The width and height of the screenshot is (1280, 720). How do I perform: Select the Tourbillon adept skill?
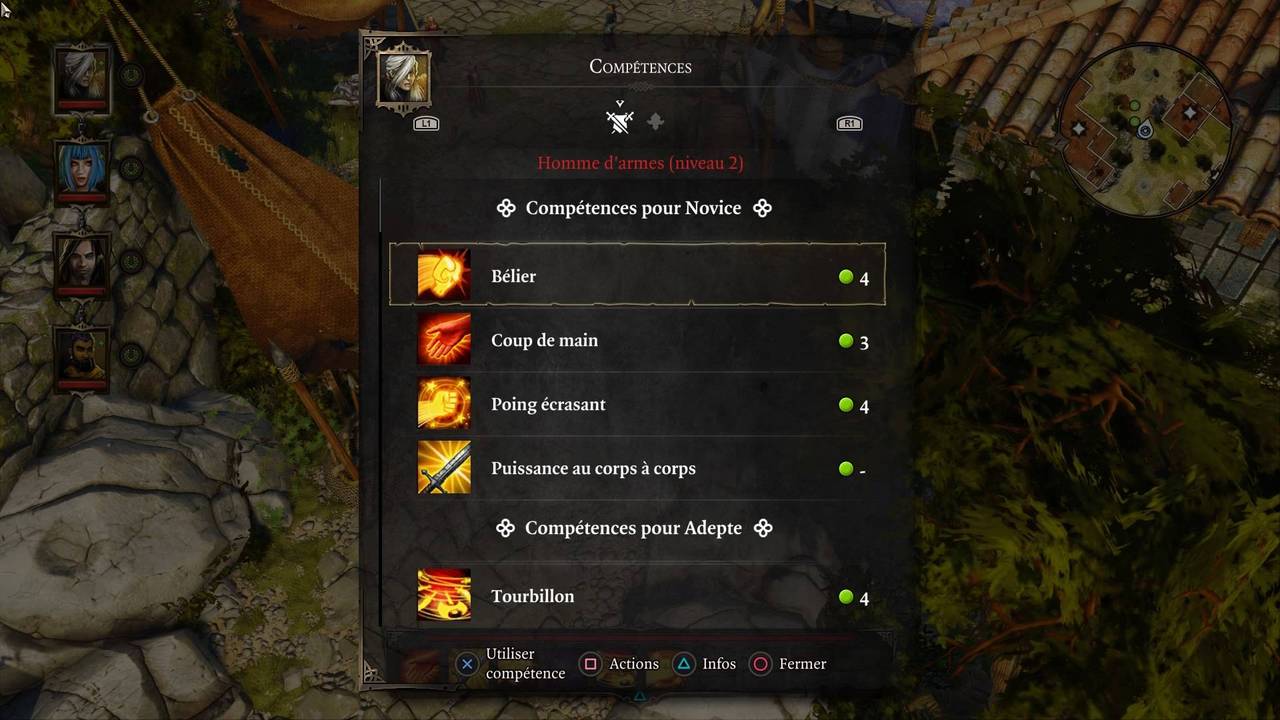tap(637, 596)
